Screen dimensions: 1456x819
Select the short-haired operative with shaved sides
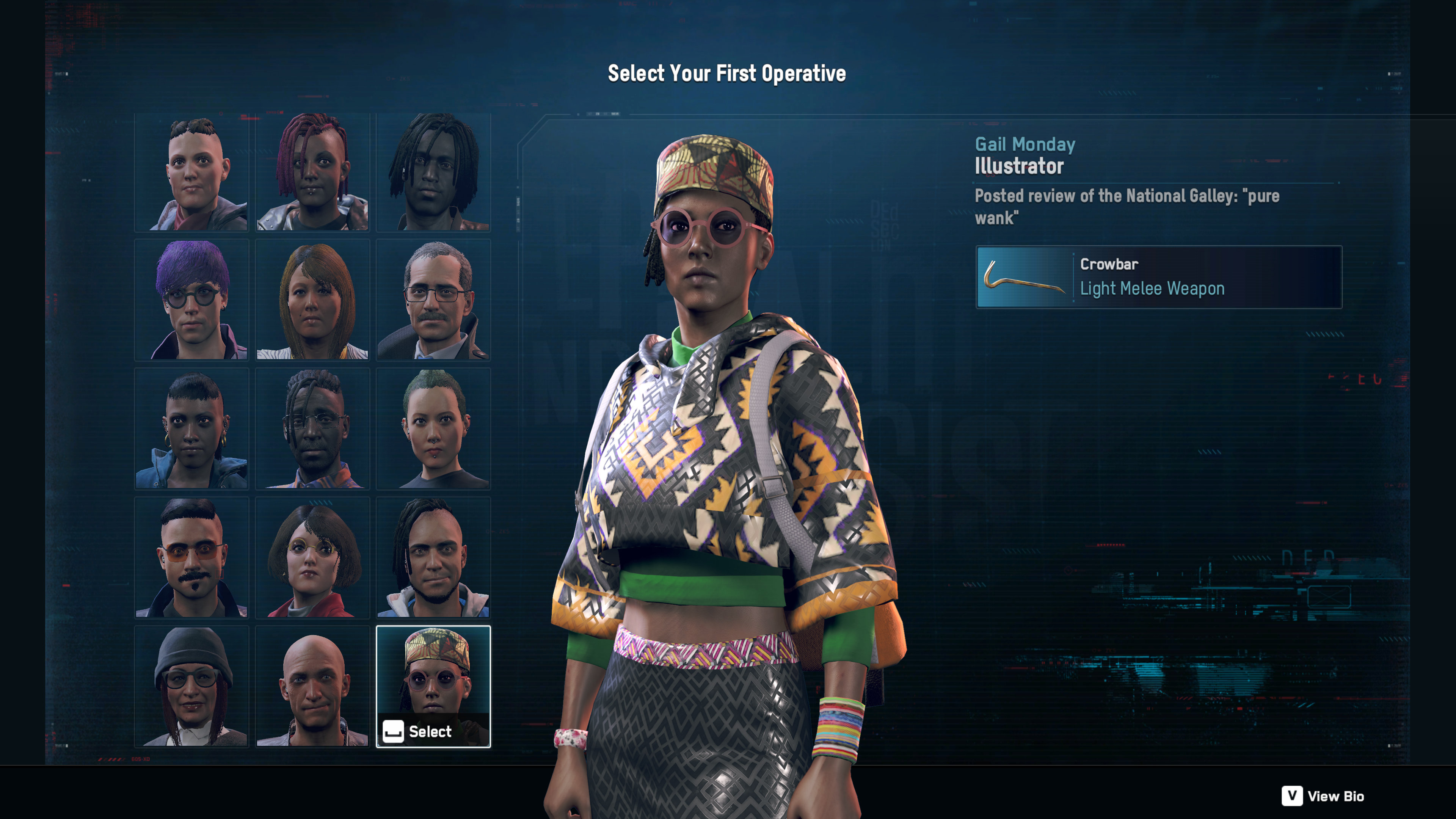(x=191, y=172)
